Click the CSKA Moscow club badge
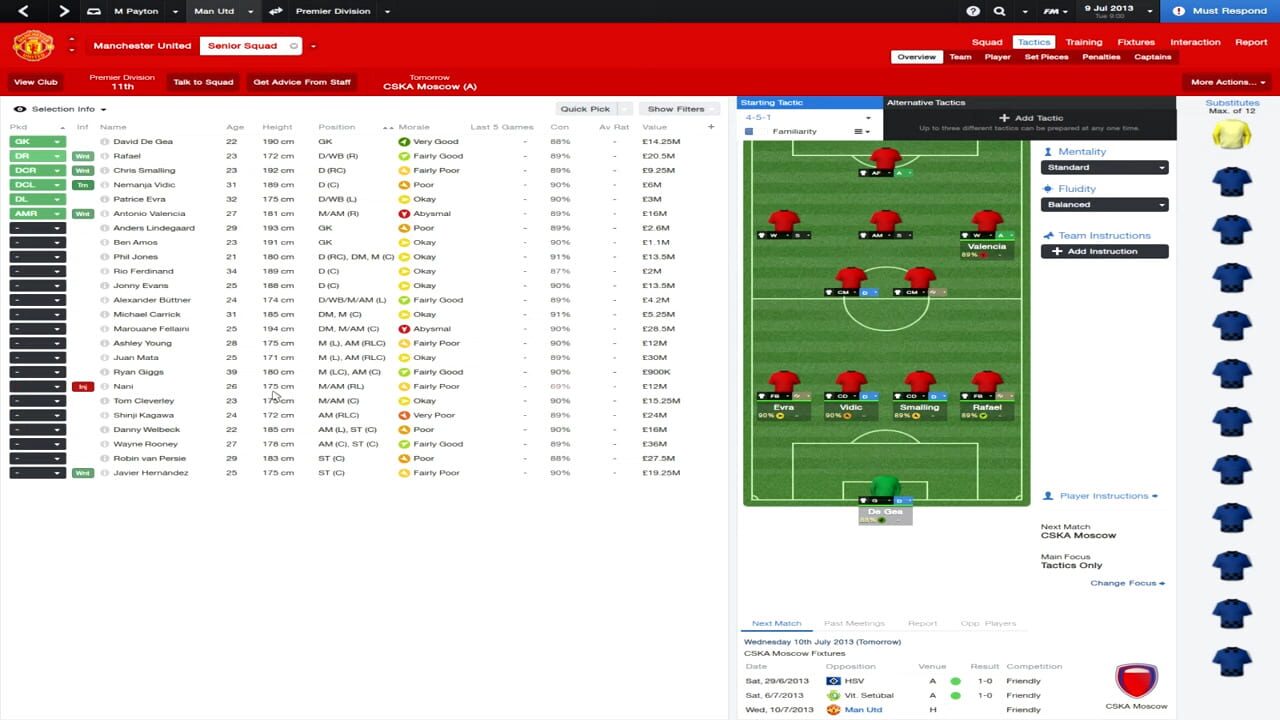This screenshot has height=720, width=1280. (1138, 683)
